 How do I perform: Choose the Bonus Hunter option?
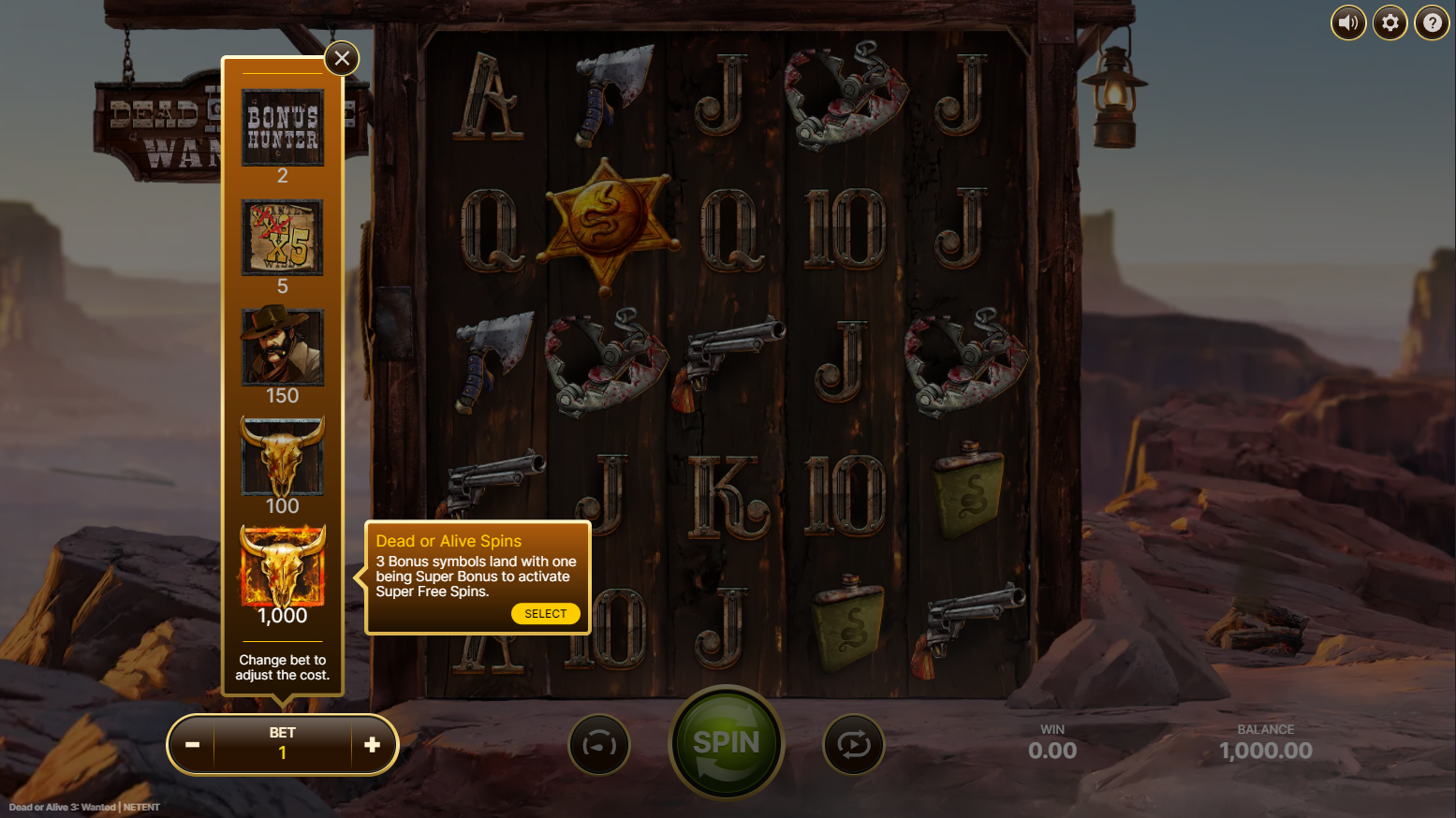[x=283, y=128]
